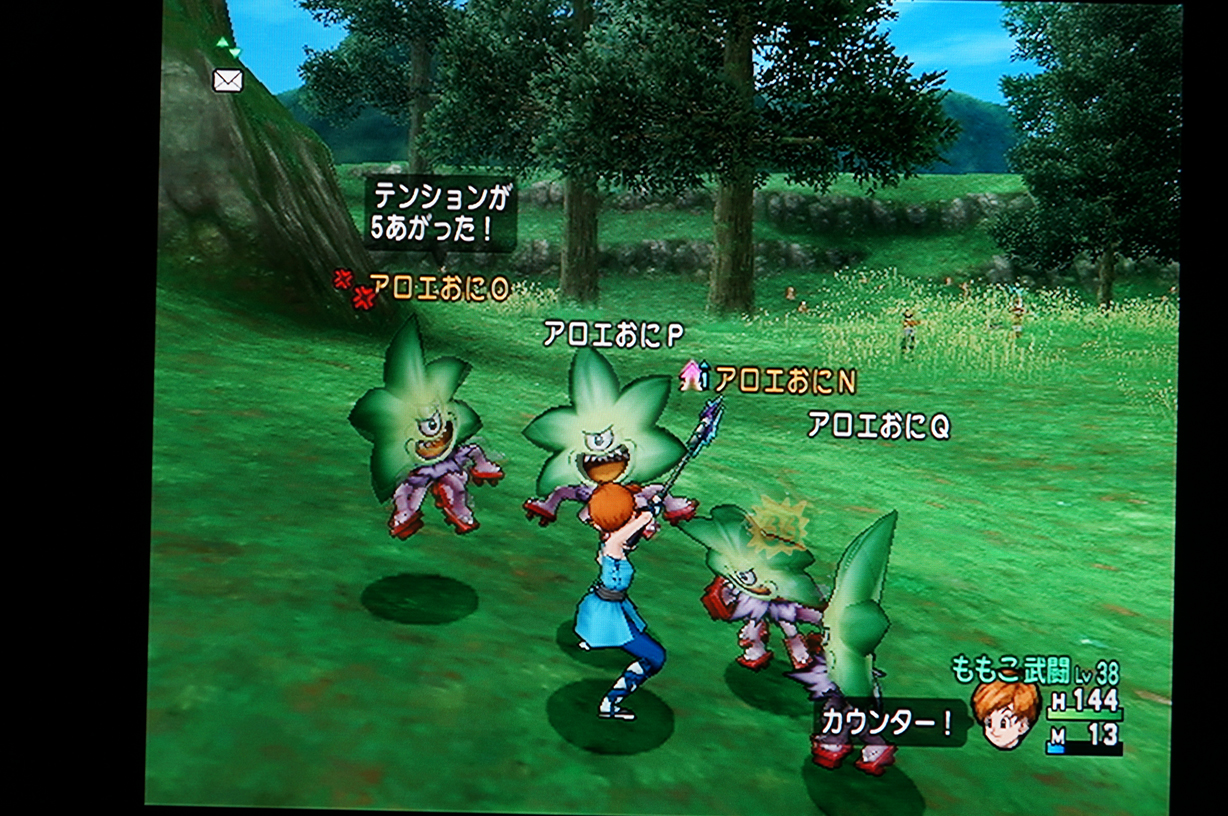Target the アロエおにP name label

[x=613, y=334]
